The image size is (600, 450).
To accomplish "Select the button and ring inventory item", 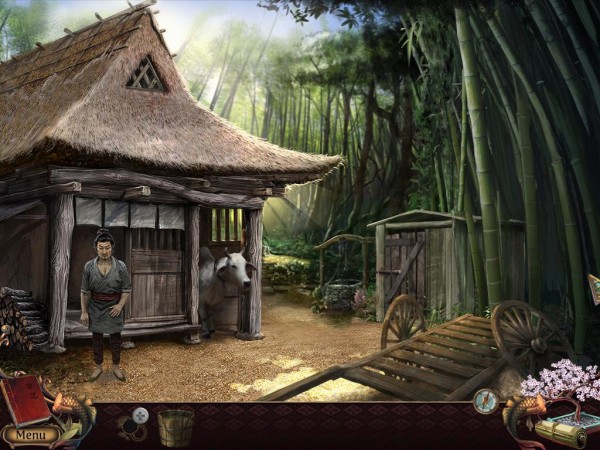I will [x=134, y=422].
